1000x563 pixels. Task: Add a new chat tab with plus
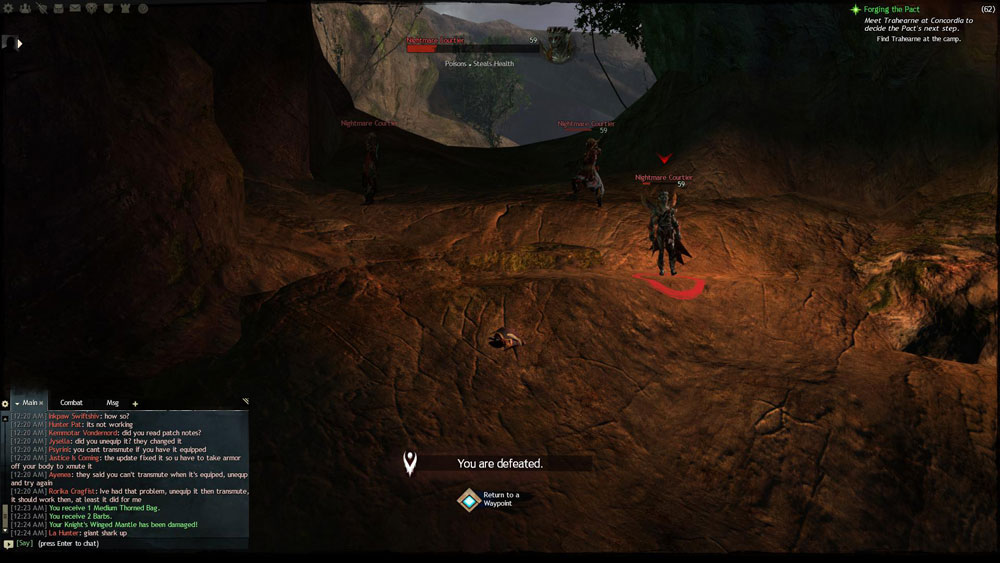tap(136, 403)
